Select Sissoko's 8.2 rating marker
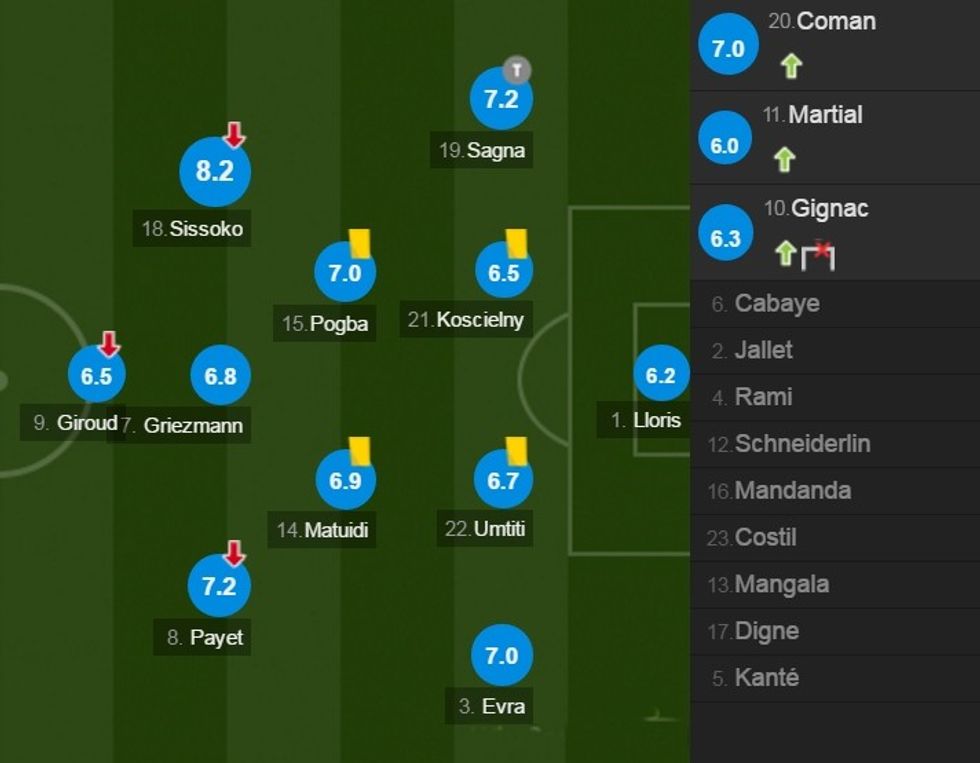The width and height of the screenshot is (980, 763). [214, 172]
